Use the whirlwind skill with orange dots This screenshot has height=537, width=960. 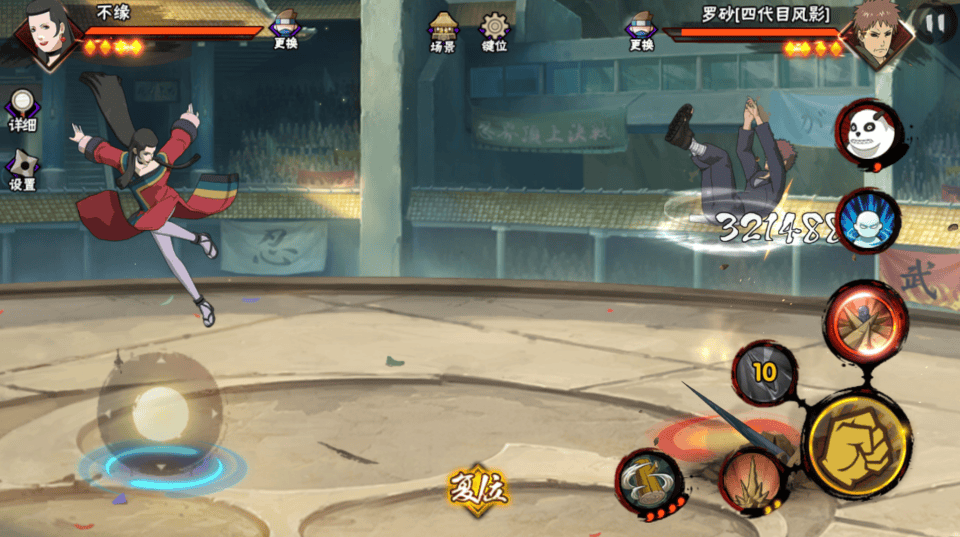click(x=649, y=482)
